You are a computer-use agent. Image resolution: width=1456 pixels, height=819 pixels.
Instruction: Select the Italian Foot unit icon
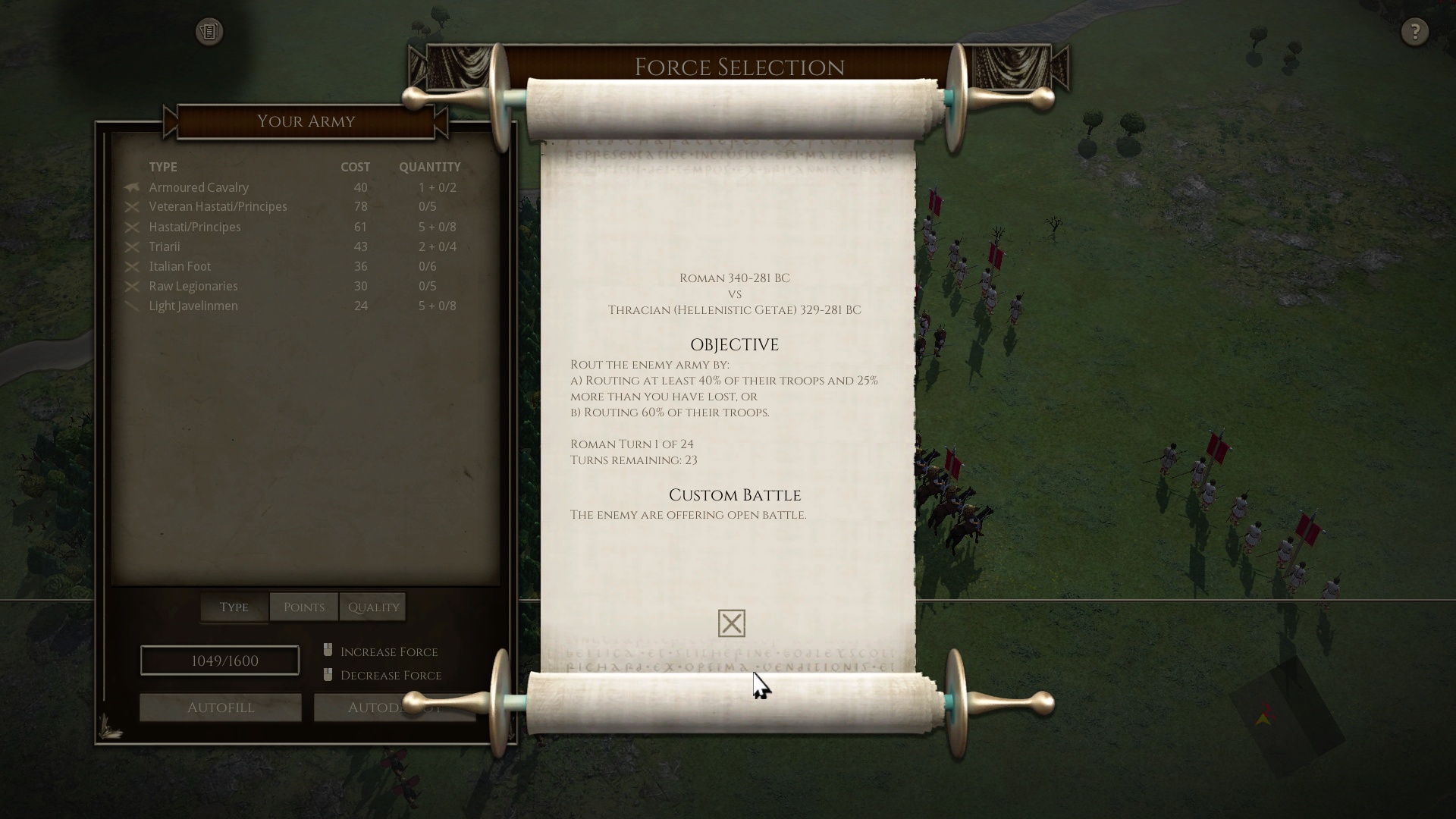(x=132, y=266)
